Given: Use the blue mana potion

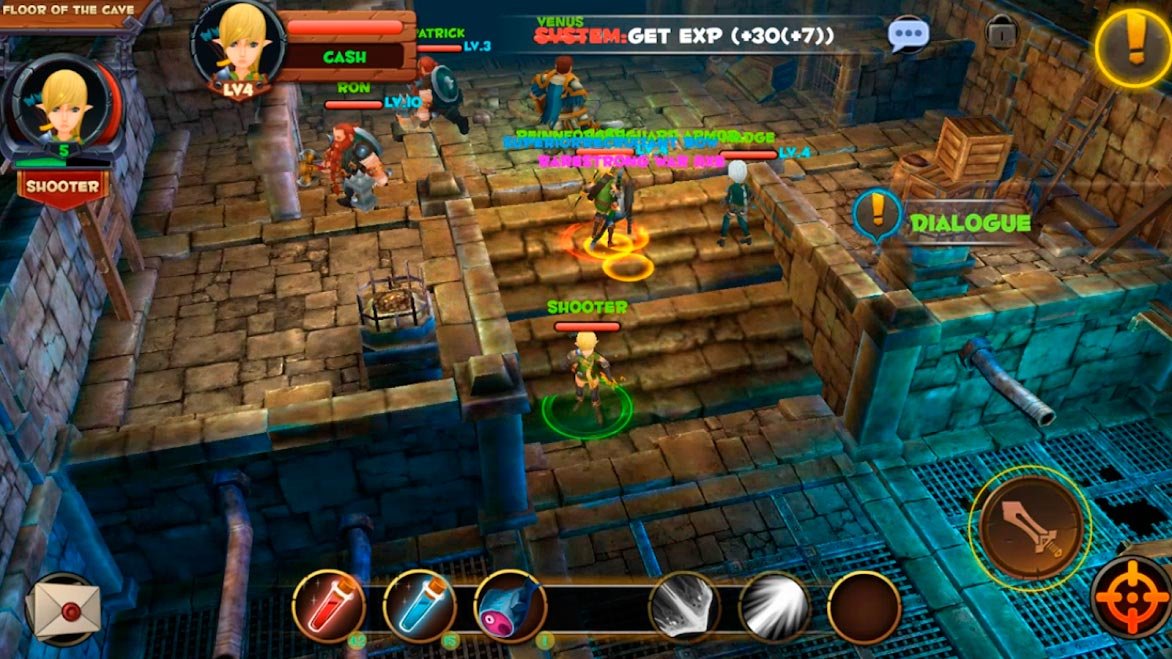Looking at the screenshot, I should click(x=419, y=606).
